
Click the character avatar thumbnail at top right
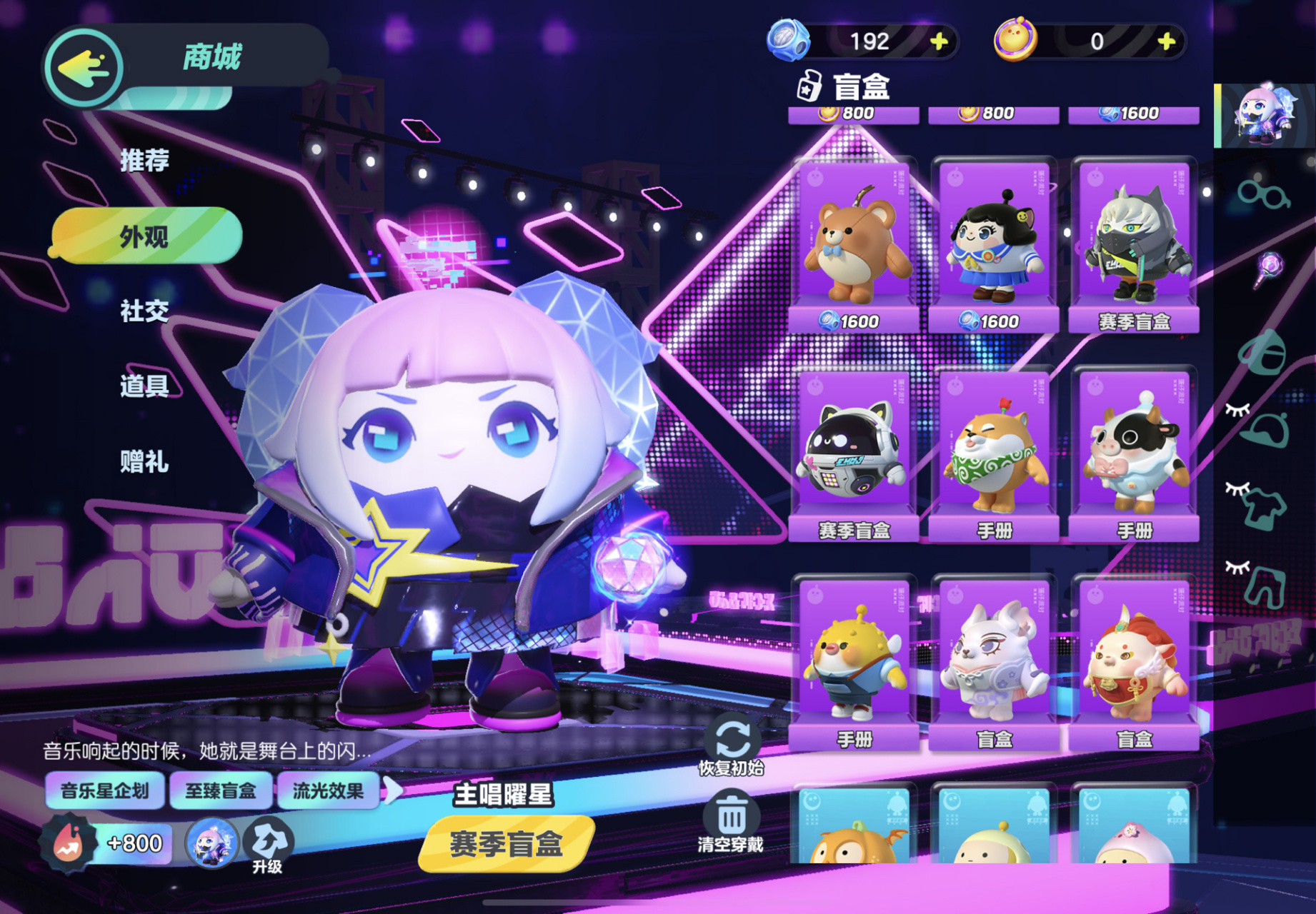coord(1262,114)
